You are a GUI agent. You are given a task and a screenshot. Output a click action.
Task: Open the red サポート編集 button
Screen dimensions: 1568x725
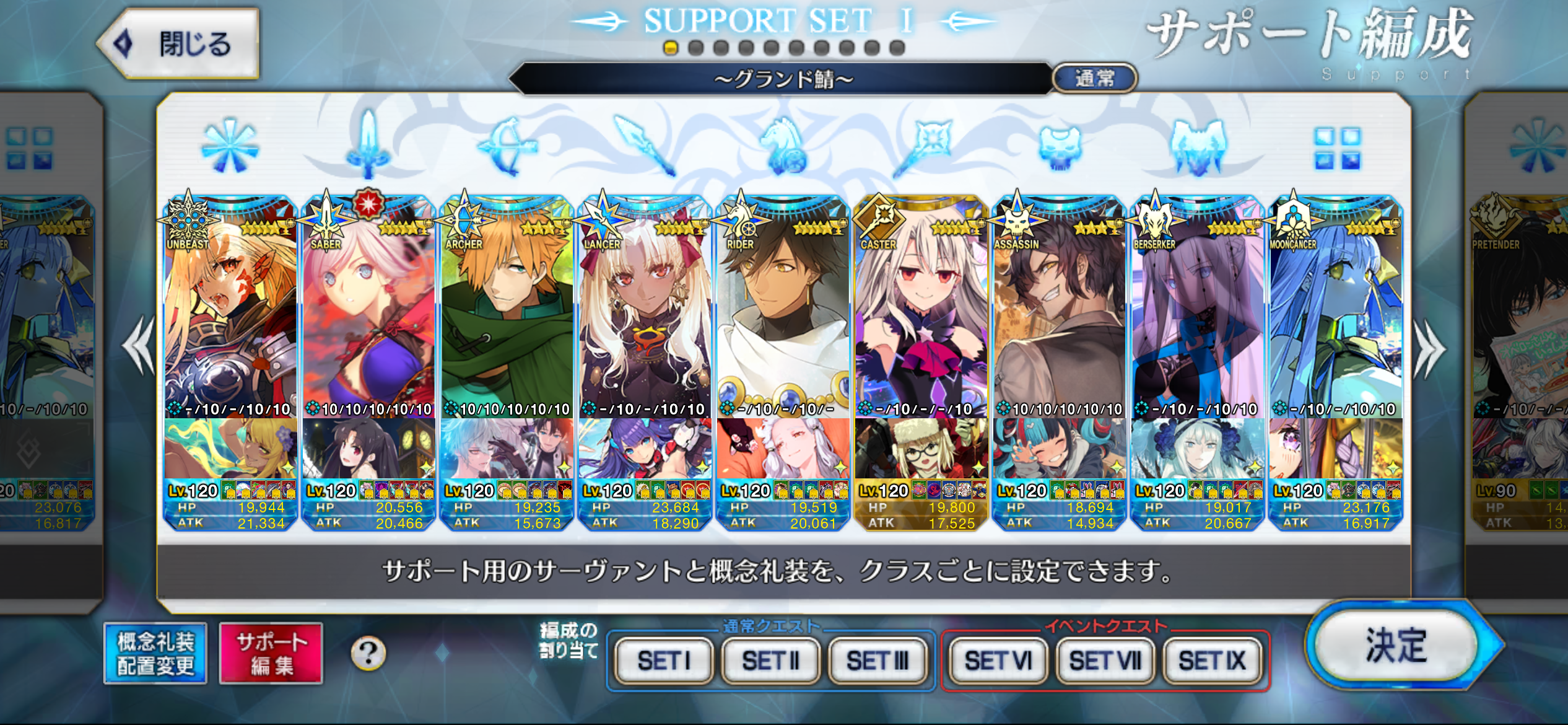271,654
